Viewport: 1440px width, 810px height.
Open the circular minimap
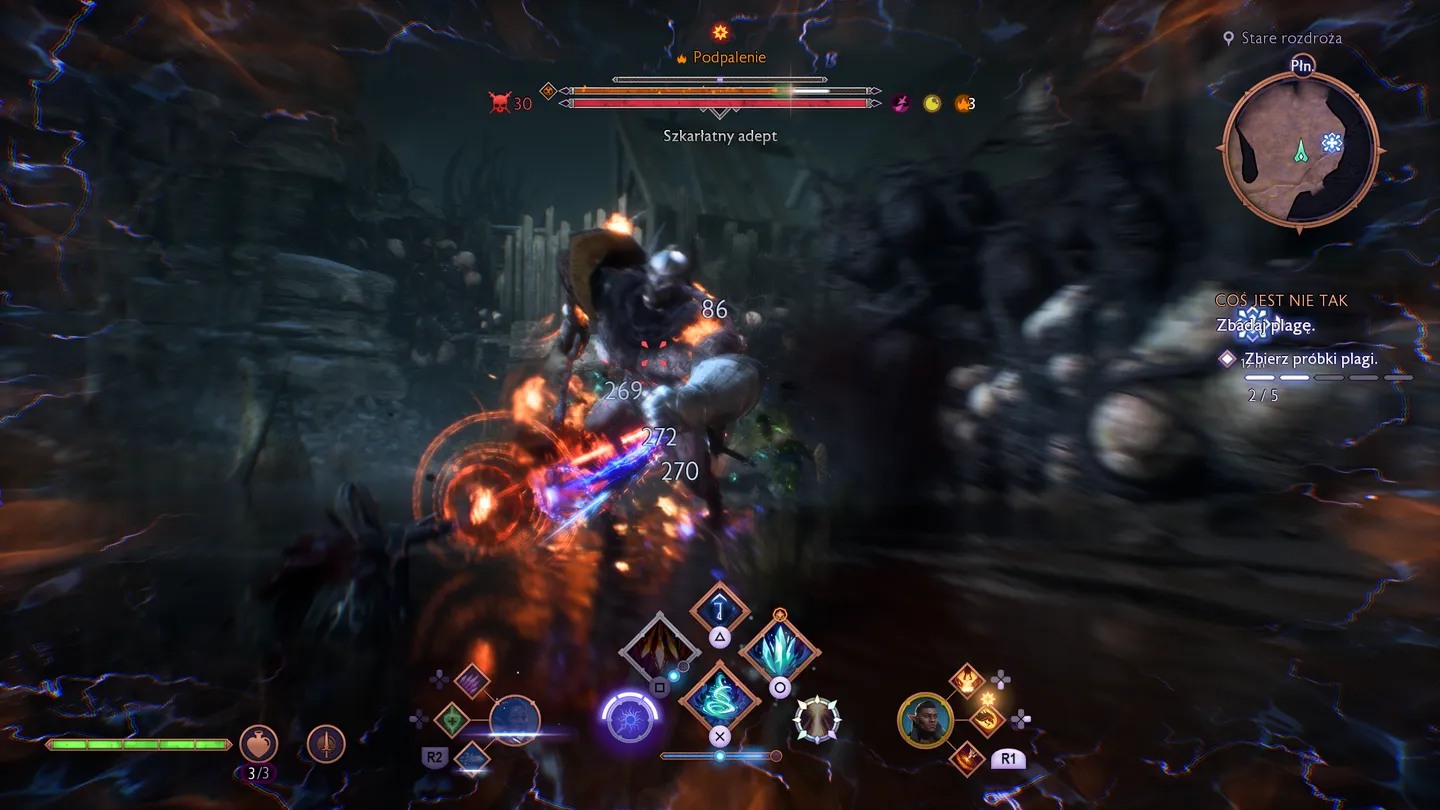point(1301,150)
